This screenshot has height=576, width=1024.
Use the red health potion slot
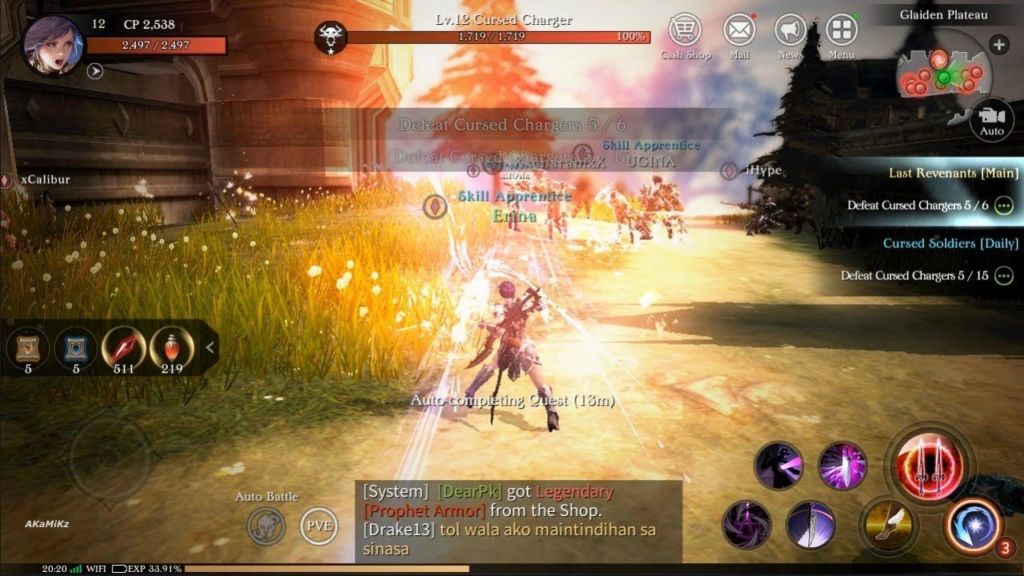click(172, 347)
